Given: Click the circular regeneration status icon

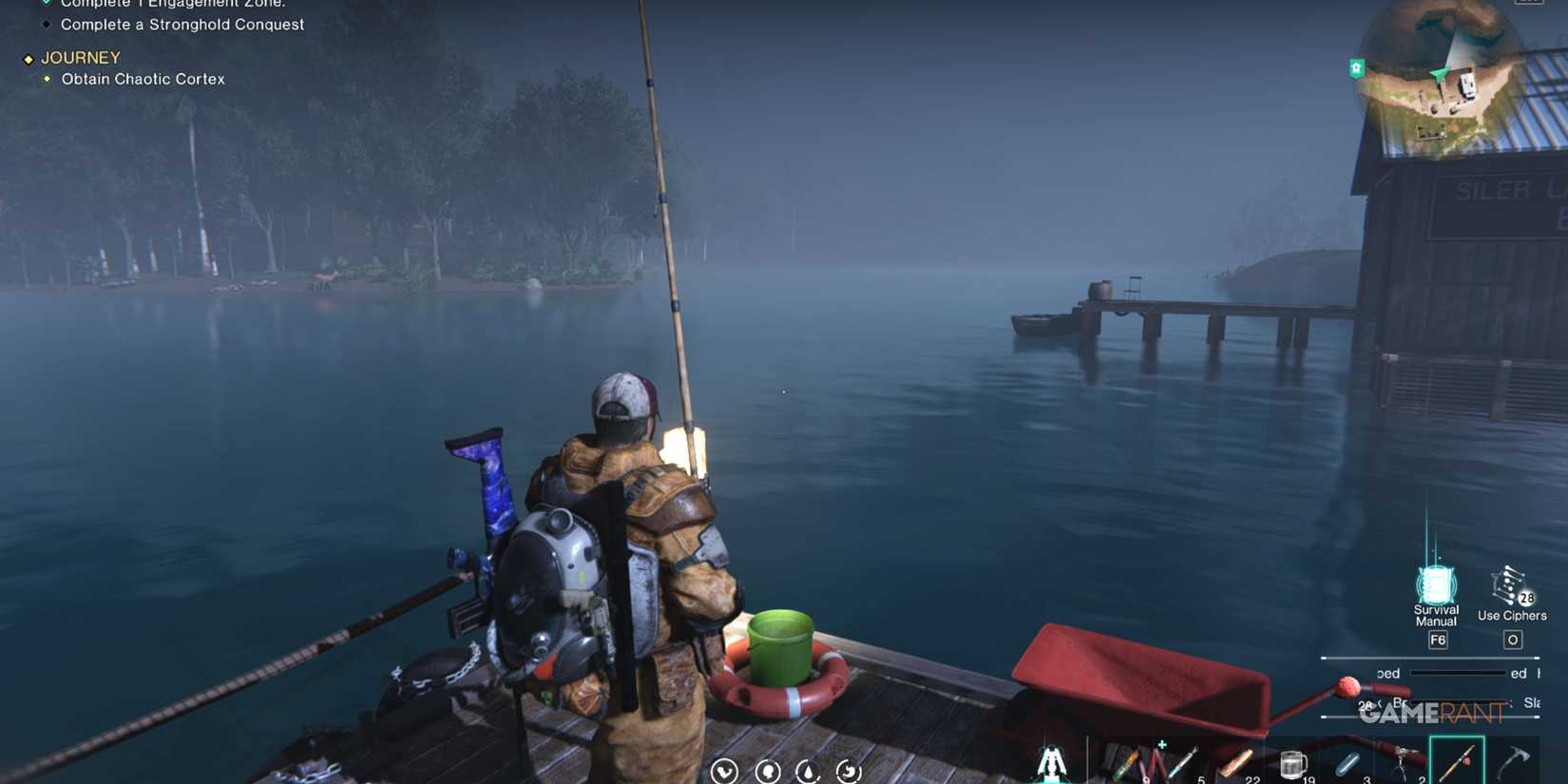Looking at the screenshot, I should 849,773.
